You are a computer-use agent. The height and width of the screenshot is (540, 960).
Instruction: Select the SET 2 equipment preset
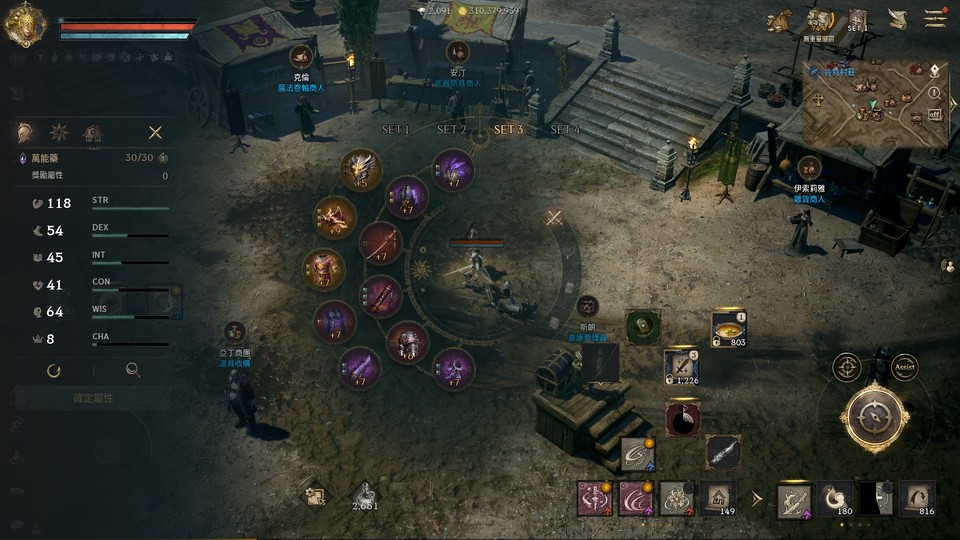[452, 130]
